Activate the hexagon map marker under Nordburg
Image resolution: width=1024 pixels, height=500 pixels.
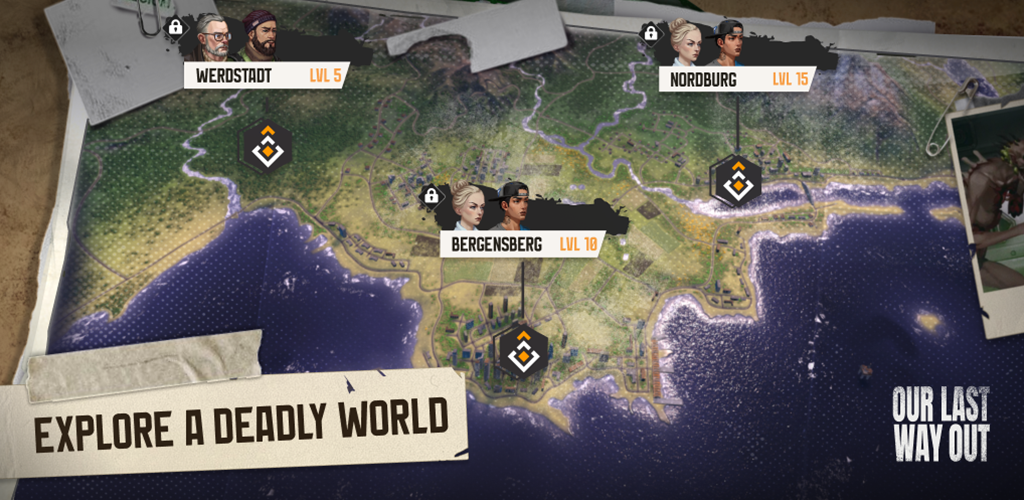(x=736, y=180)
